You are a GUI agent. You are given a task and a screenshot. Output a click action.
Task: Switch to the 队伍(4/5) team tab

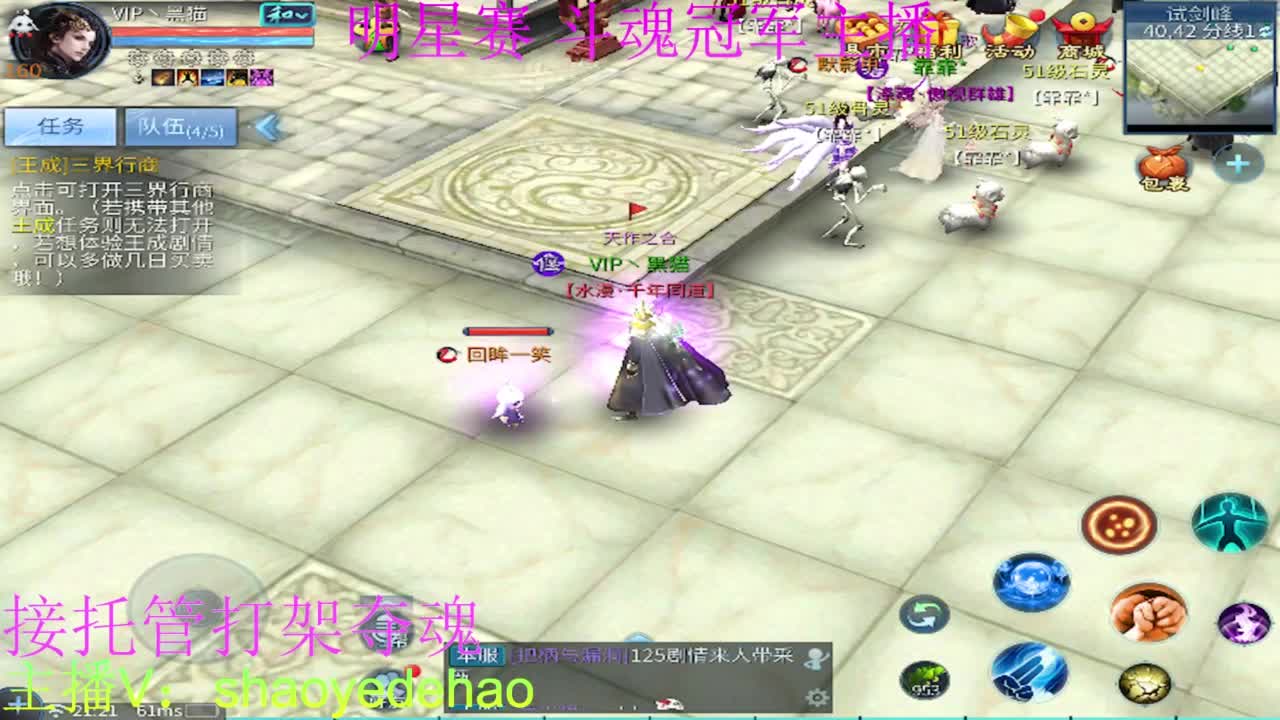180,127
